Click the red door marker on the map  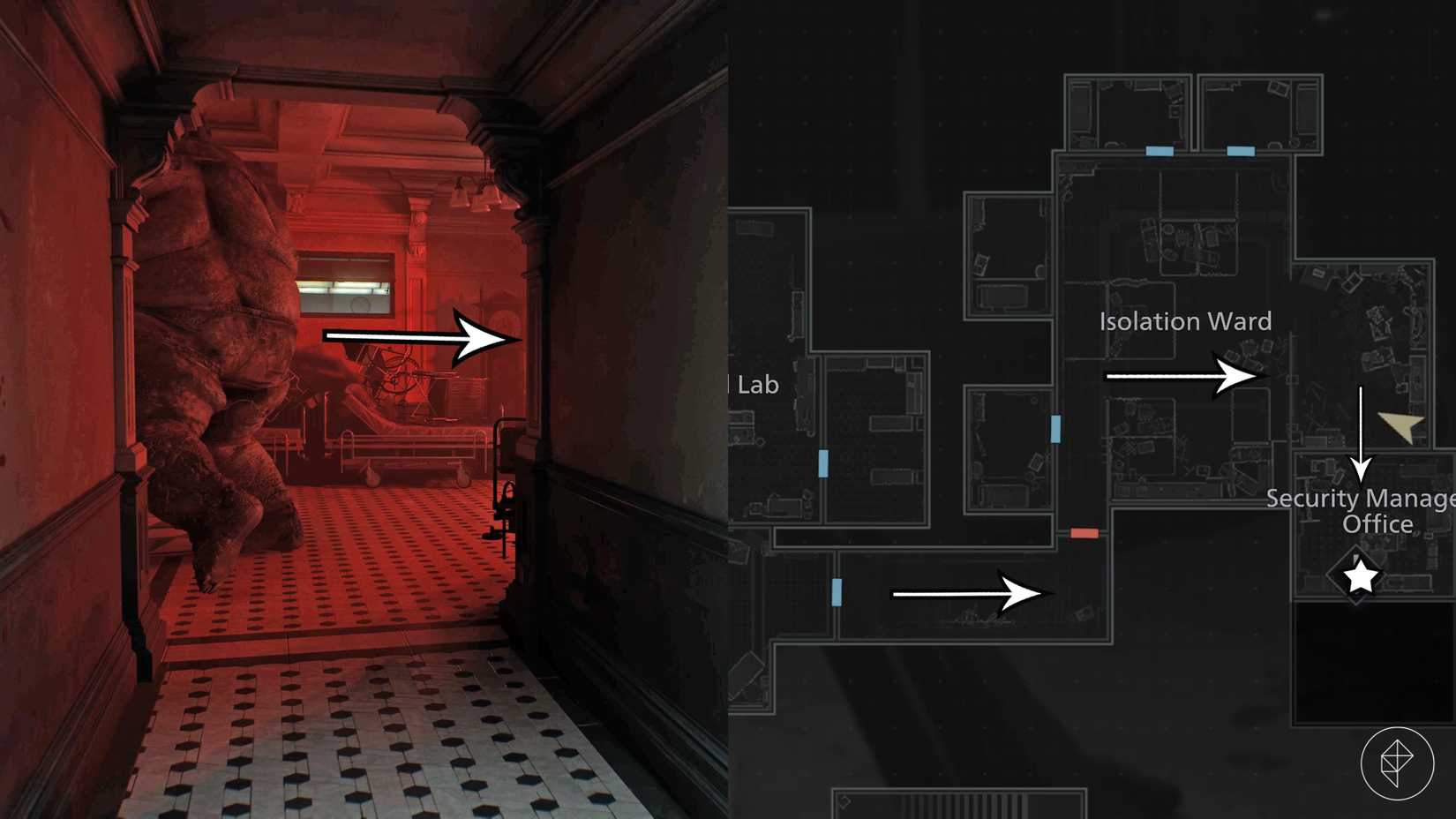coord(1083,531)
